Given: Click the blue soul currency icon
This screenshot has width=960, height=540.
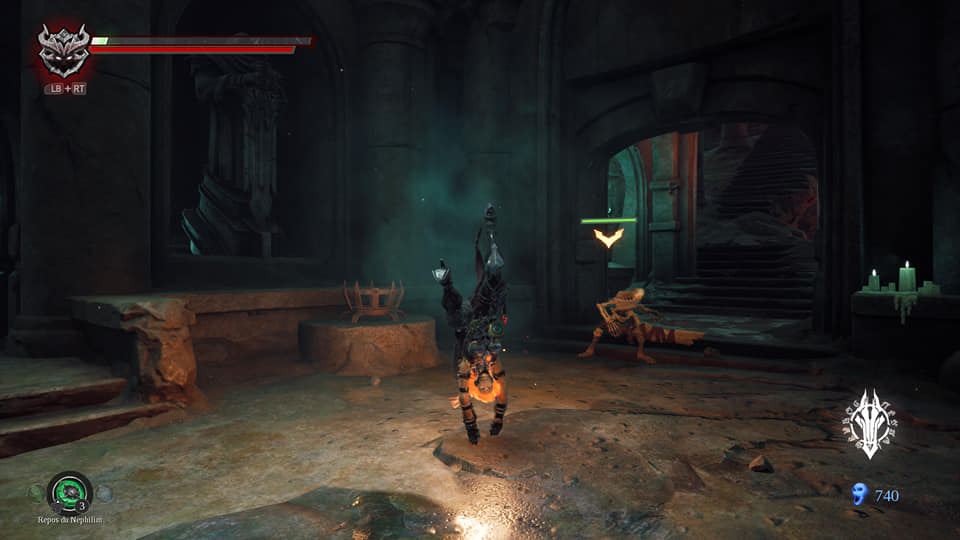Looking at the screenshot, I should [x=857, y=494].
